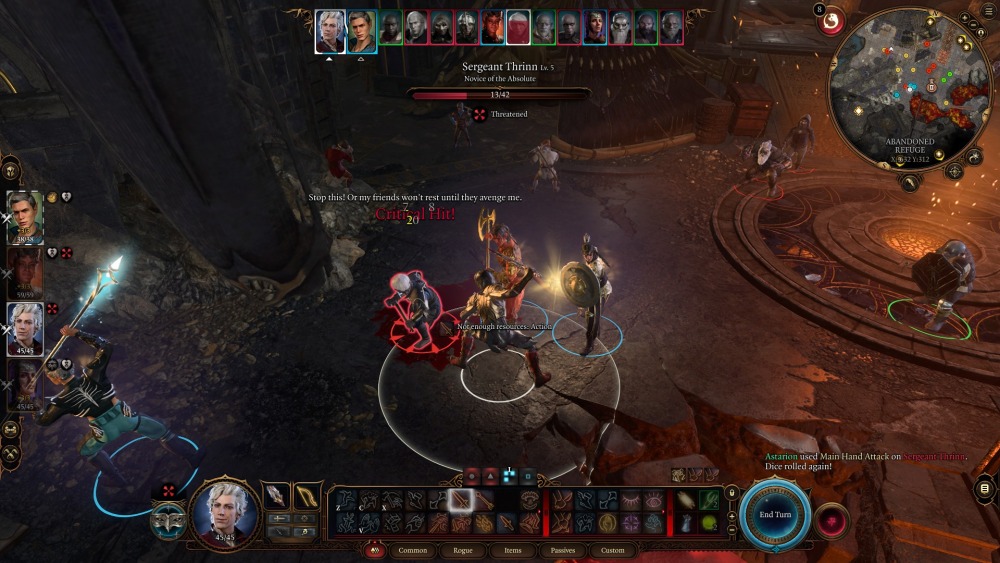Select the 38/38 HP party member portrait
This screenshot has height=563, width=1000.
tap(25, 215)
